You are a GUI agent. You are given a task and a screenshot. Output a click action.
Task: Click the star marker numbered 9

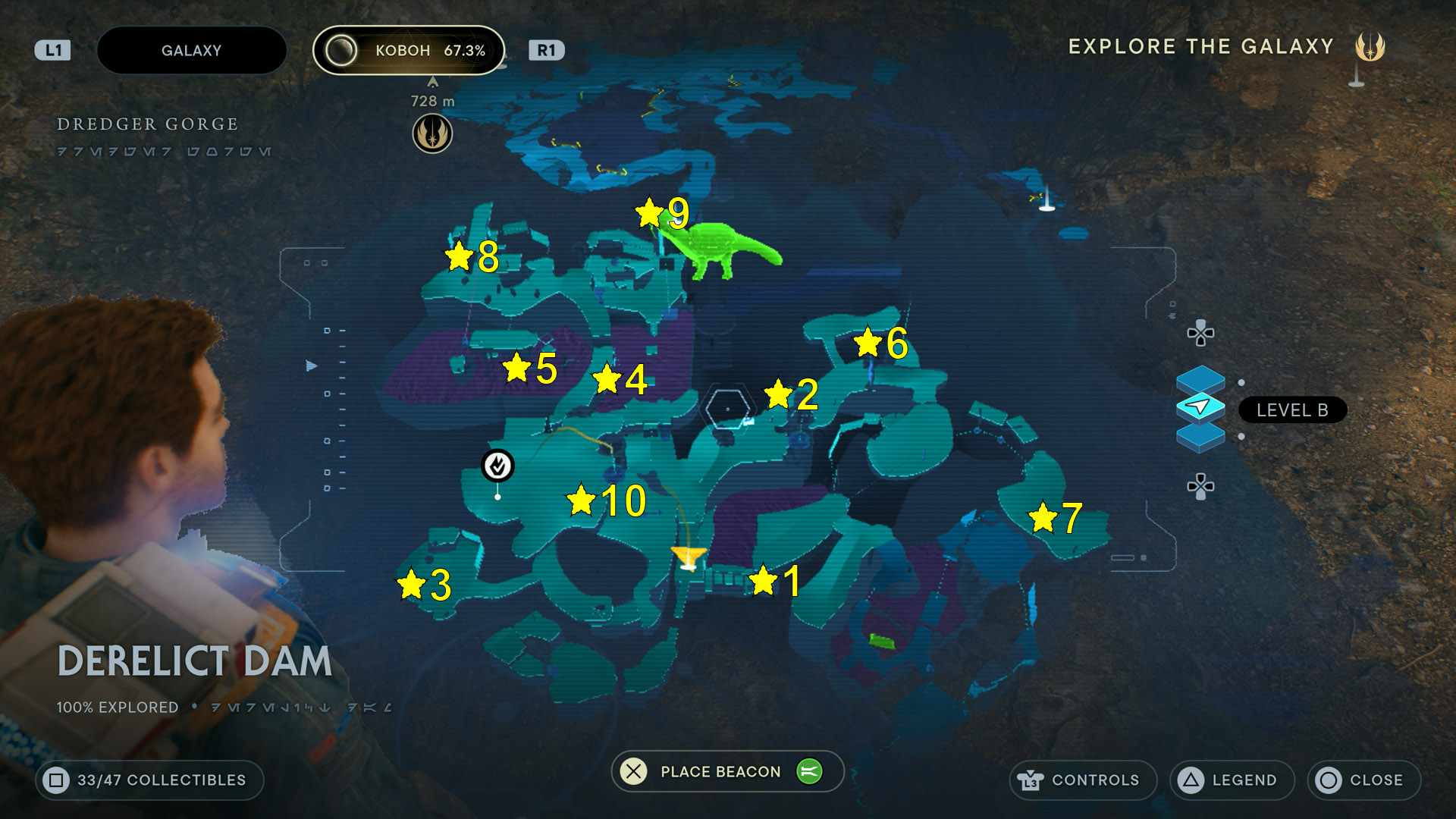(x=650, y=213)
